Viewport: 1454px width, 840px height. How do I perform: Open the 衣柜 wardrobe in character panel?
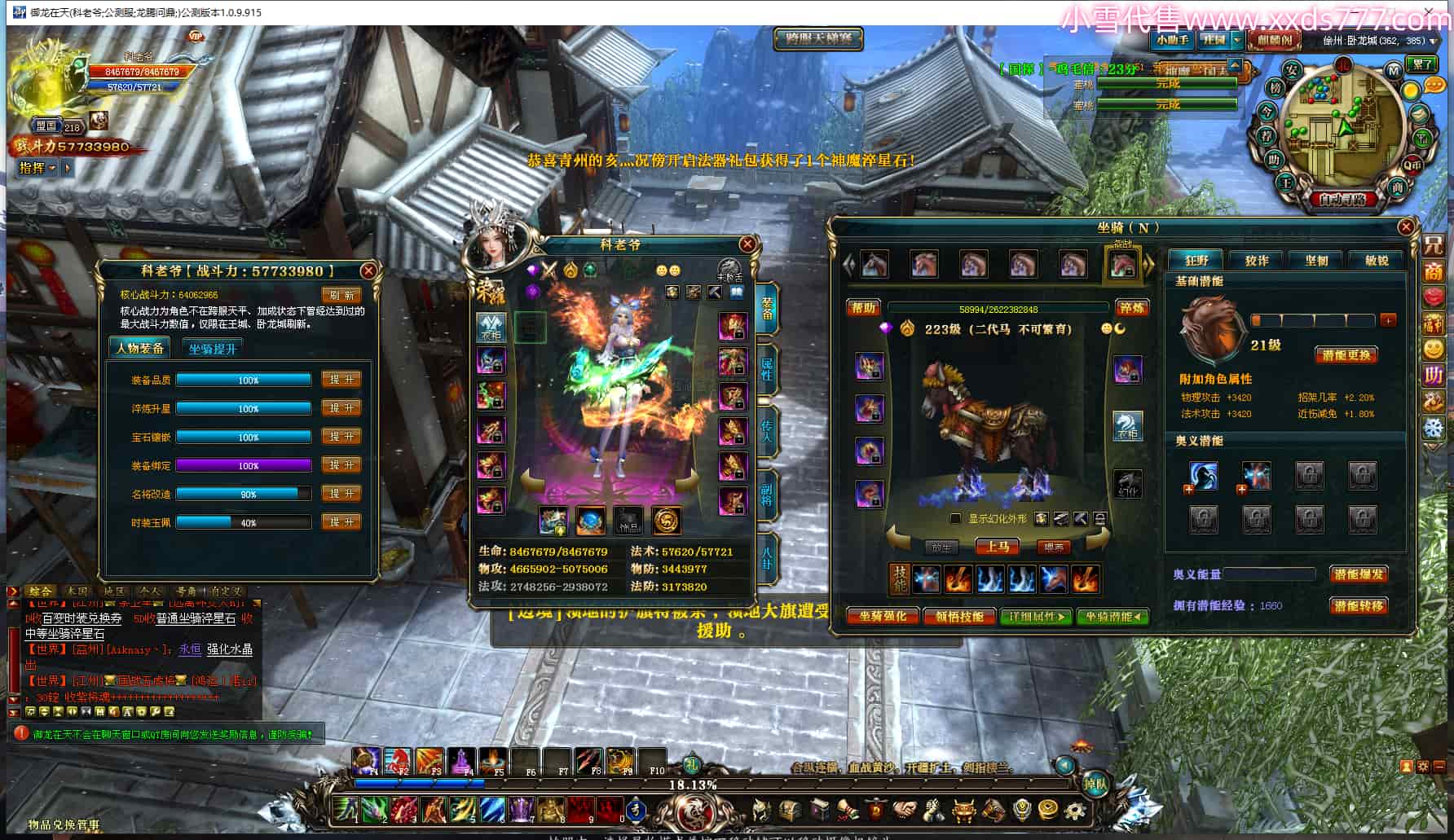491,327
